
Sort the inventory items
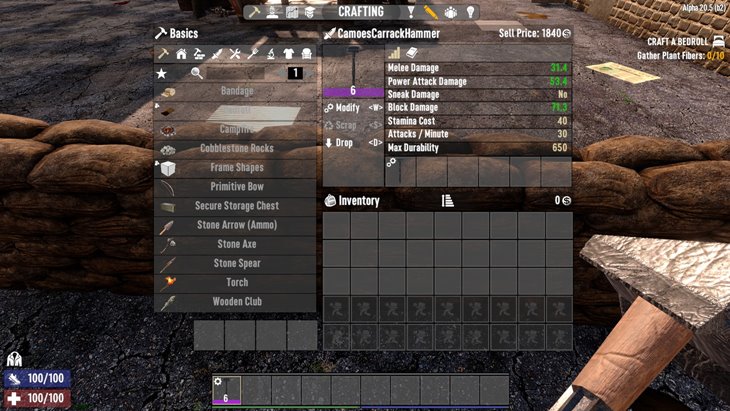(447, 201)
